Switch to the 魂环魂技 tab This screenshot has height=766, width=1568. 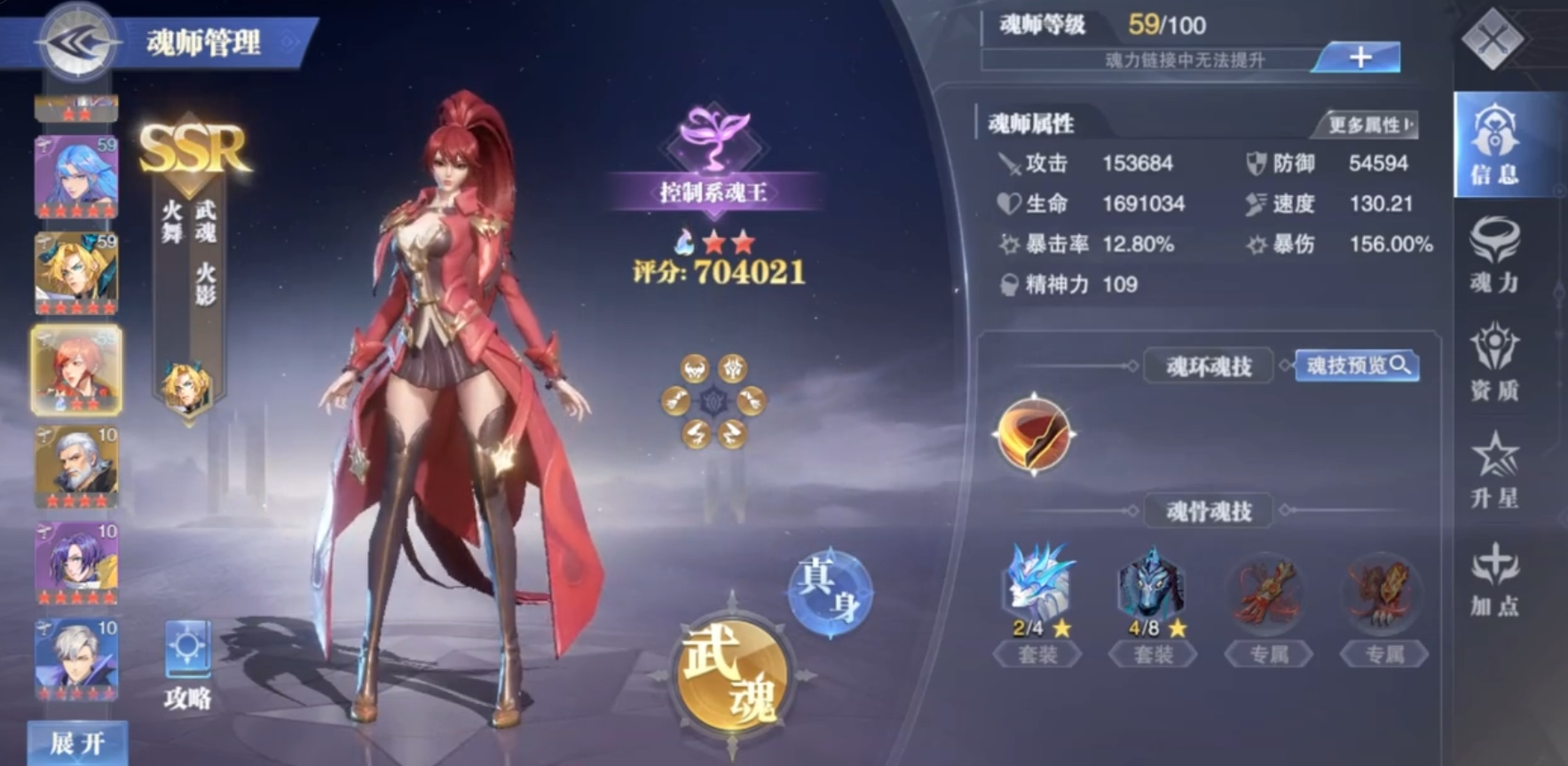tap(1209, 367)
